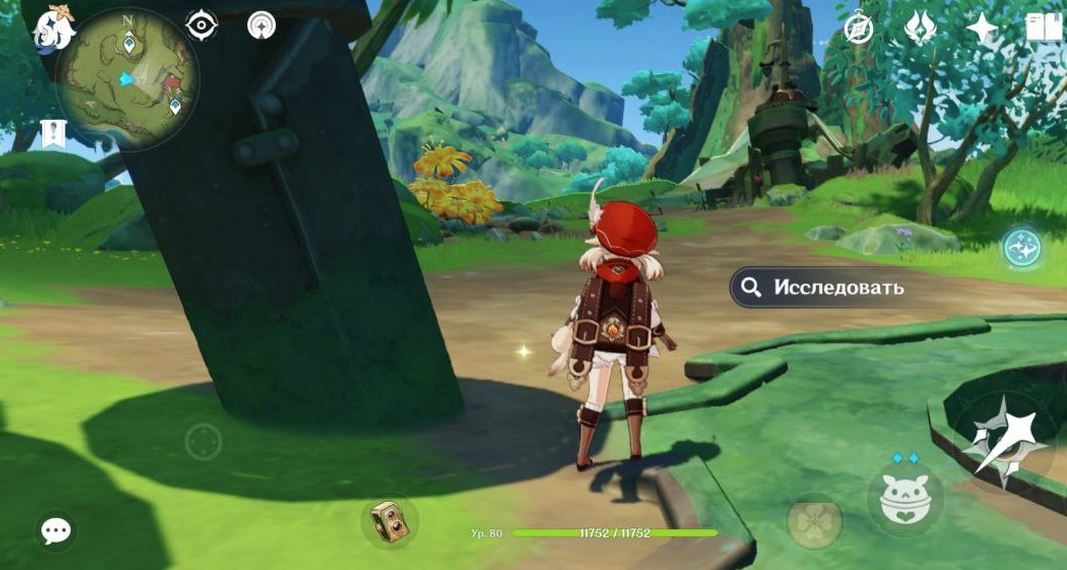The image size is (1067, 570).
Task: Open the four-pointed star icon
Action: [x=981, y=28]
